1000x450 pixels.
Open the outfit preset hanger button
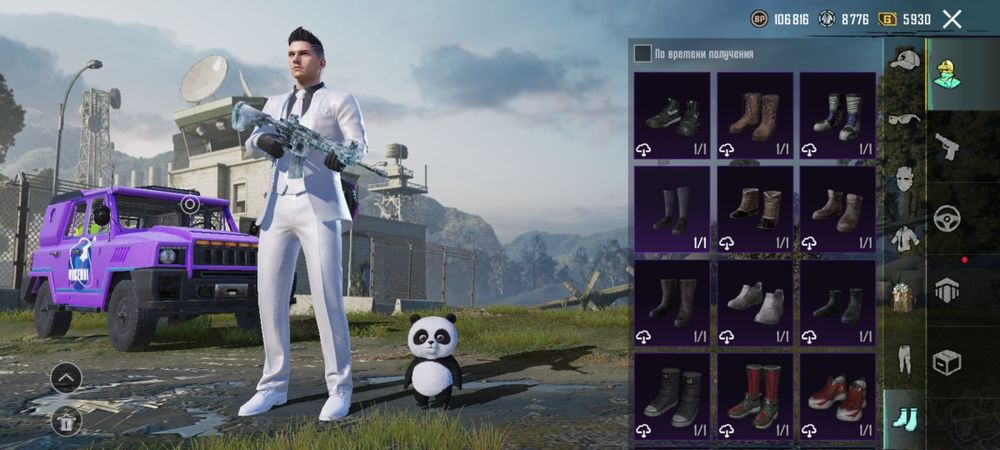pyautogui.click(x=66, y=421)
